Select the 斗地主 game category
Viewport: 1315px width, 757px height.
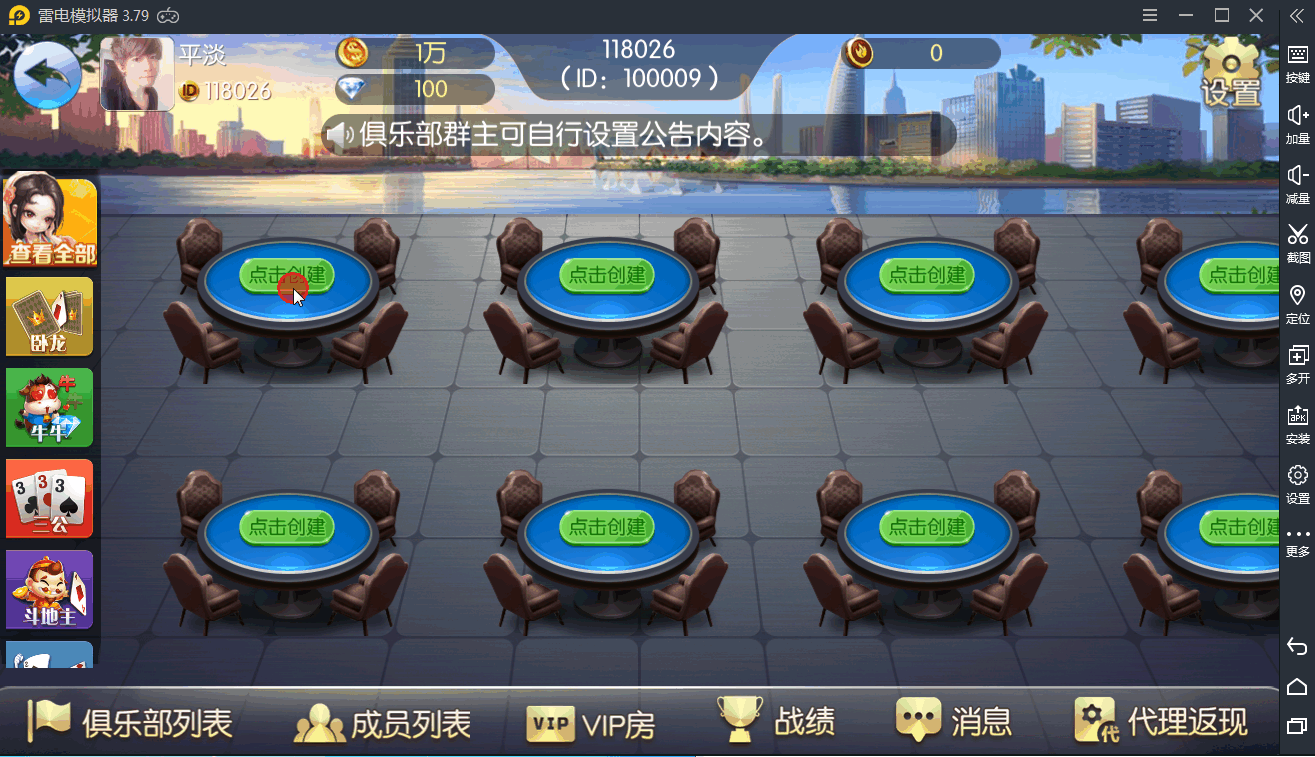[50, 589]
